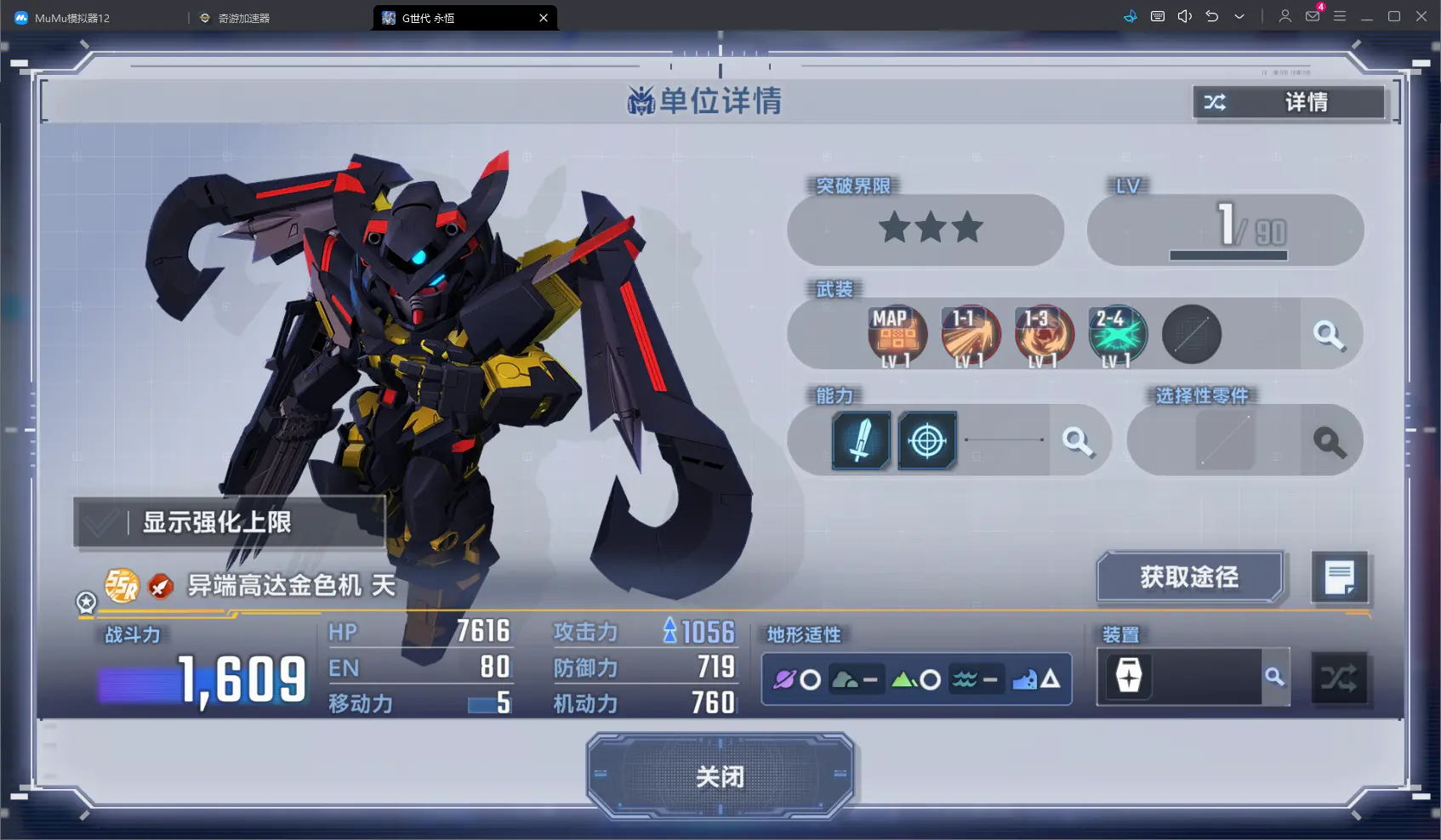Inspect weapons with the 武装 magnifier

[x=1328, y=335]
